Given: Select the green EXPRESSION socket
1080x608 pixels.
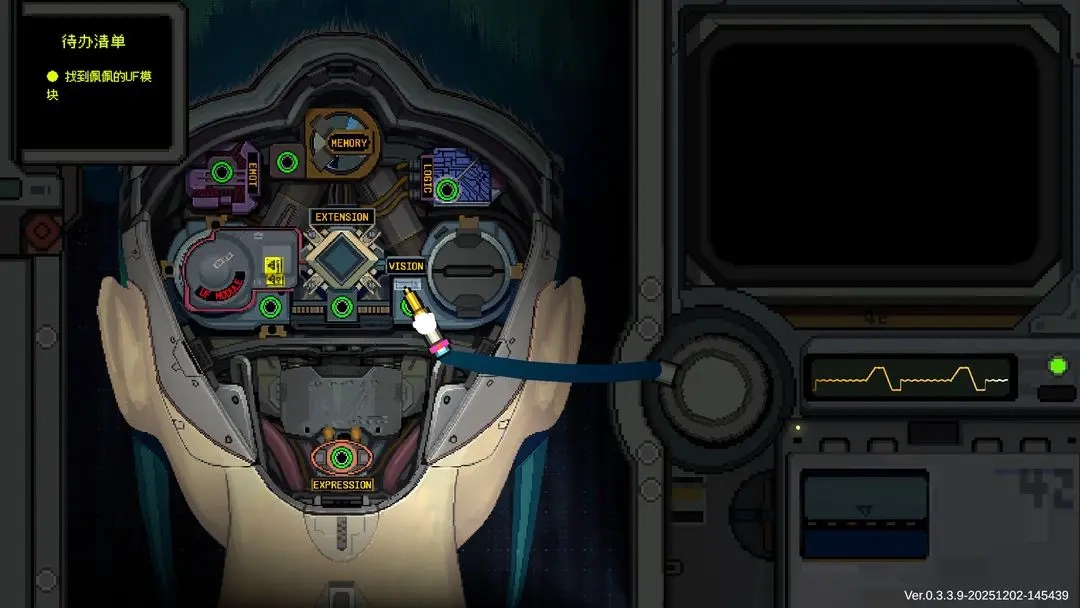Looking at the screenshot, I should [342, 458].
